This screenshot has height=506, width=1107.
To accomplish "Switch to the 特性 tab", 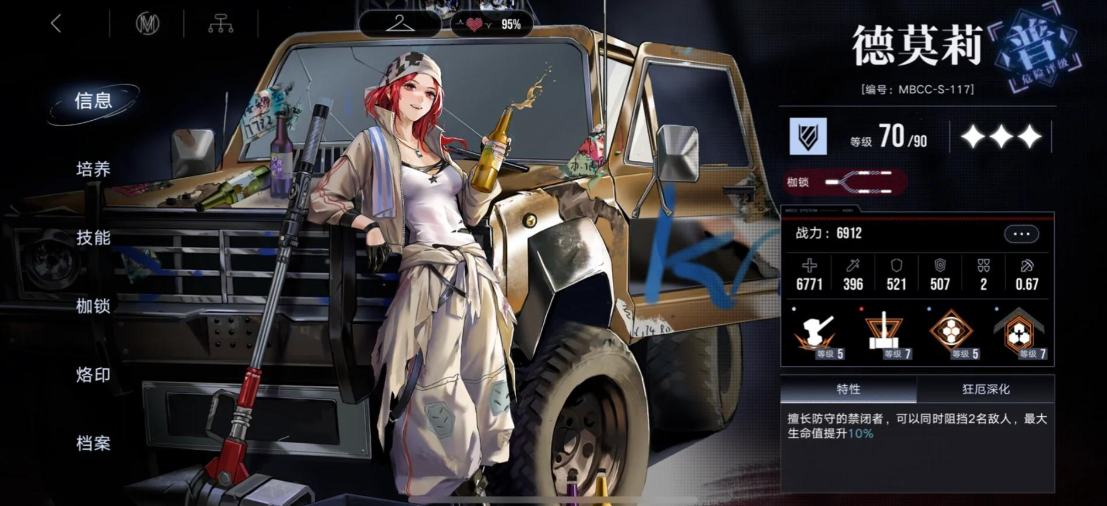I will click(x=848, y=389).
